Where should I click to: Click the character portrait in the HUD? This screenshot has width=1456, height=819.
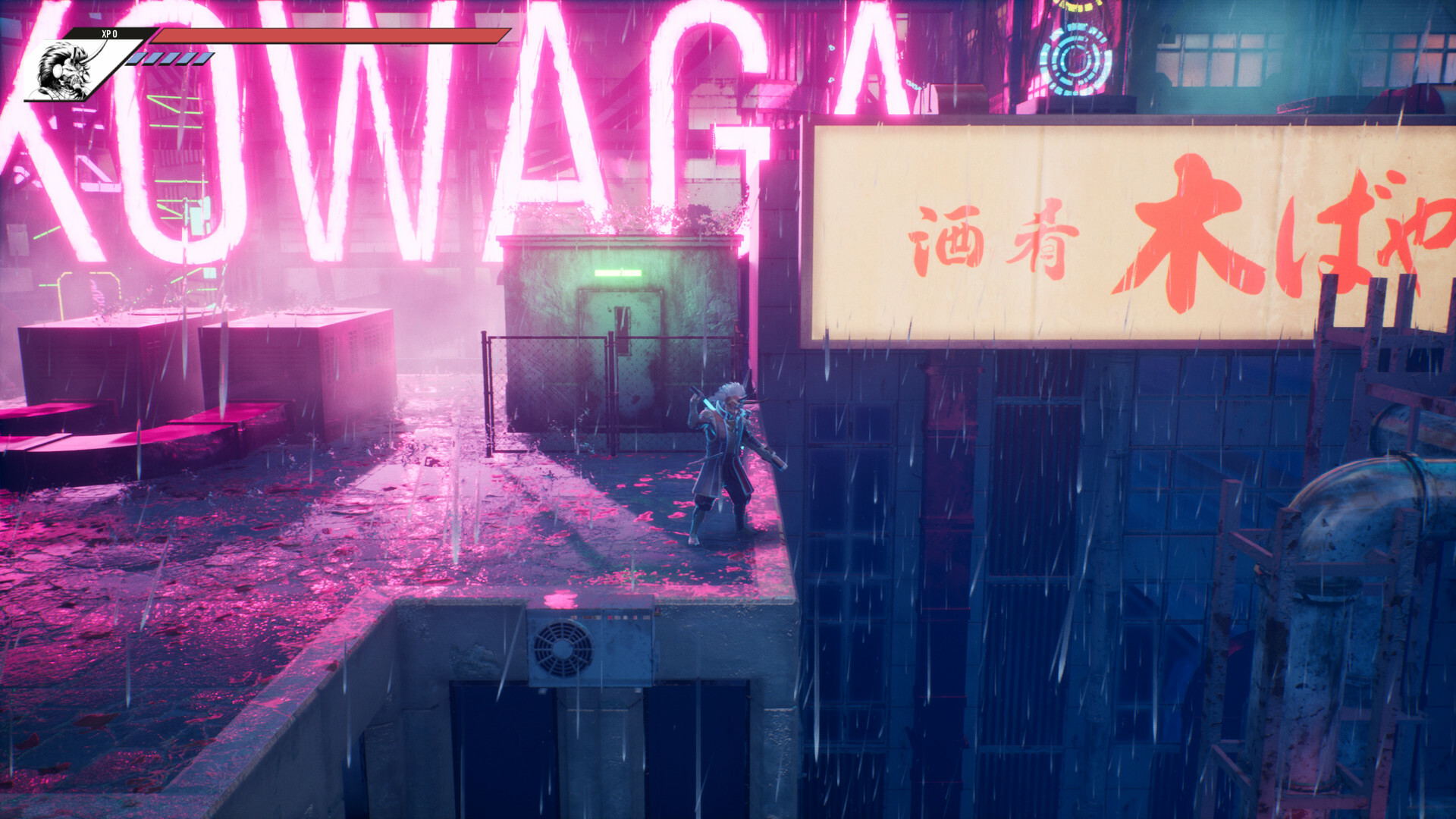(64, 68)
